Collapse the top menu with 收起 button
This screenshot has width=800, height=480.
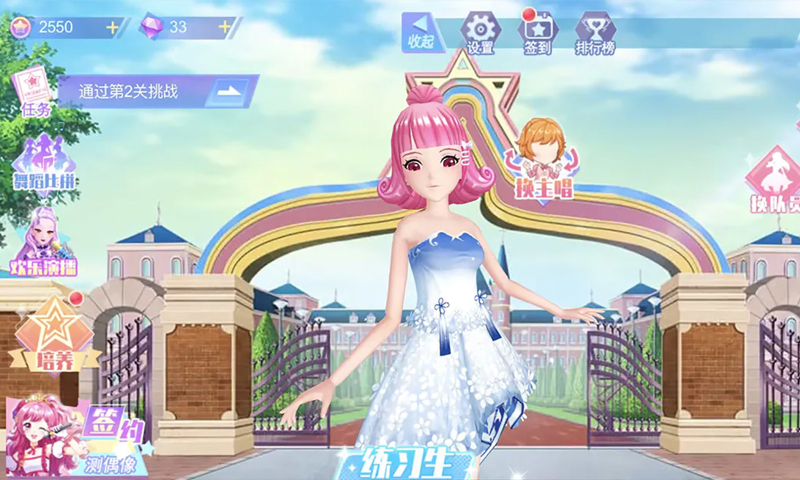tap(421, 33)
